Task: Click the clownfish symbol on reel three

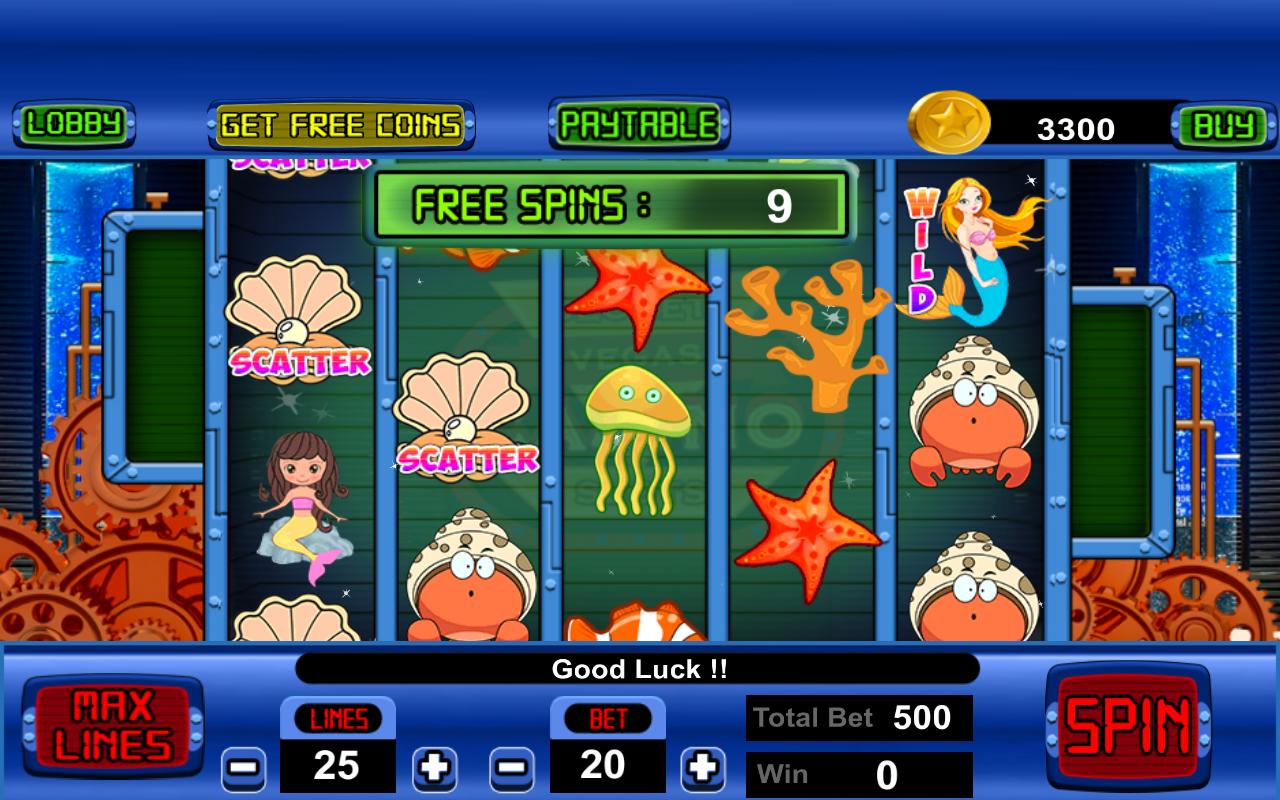Action: pyautogui.click(x=640, y=630)
